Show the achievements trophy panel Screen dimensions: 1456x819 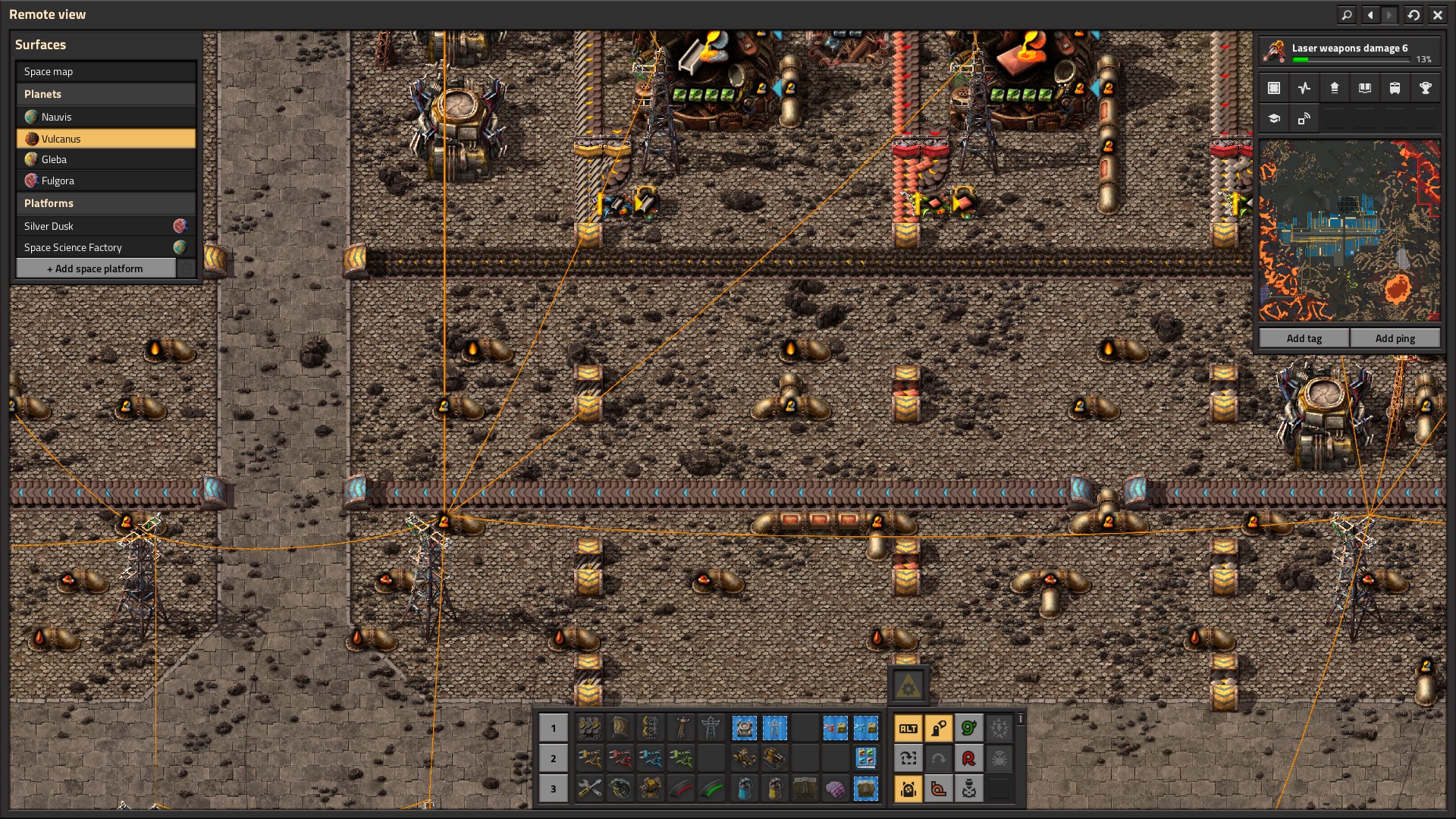tap(1425, 88)
